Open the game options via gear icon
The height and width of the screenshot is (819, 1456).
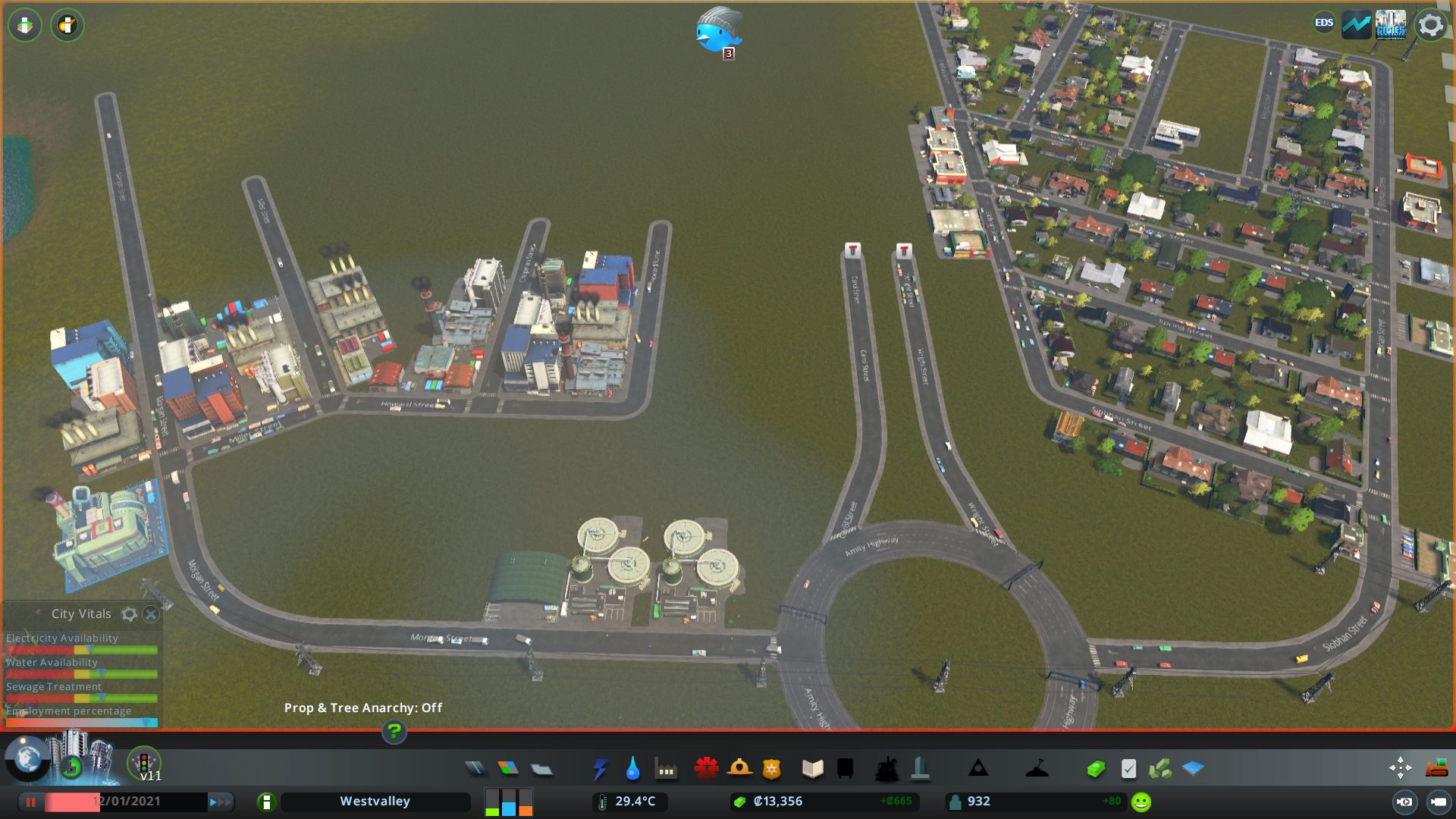pyautogui.click(x=1430, y=25)
